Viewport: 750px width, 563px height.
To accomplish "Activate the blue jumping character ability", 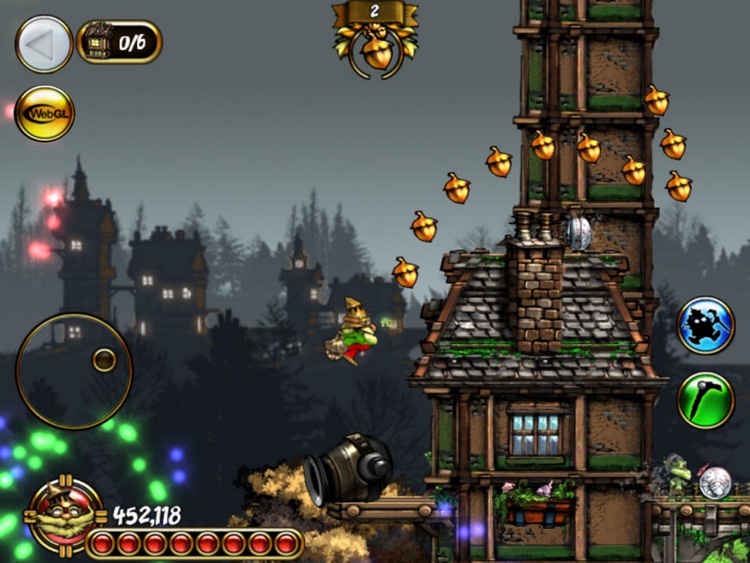I will pyautogui.click(x=706, y=325).
